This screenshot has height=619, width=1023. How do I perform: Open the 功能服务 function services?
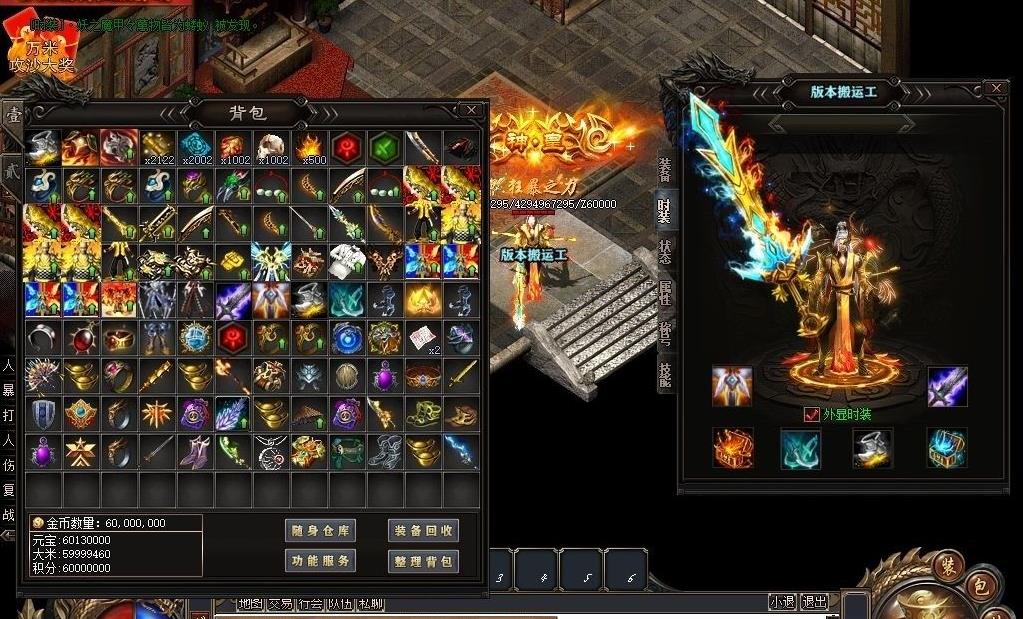(320, 561)
